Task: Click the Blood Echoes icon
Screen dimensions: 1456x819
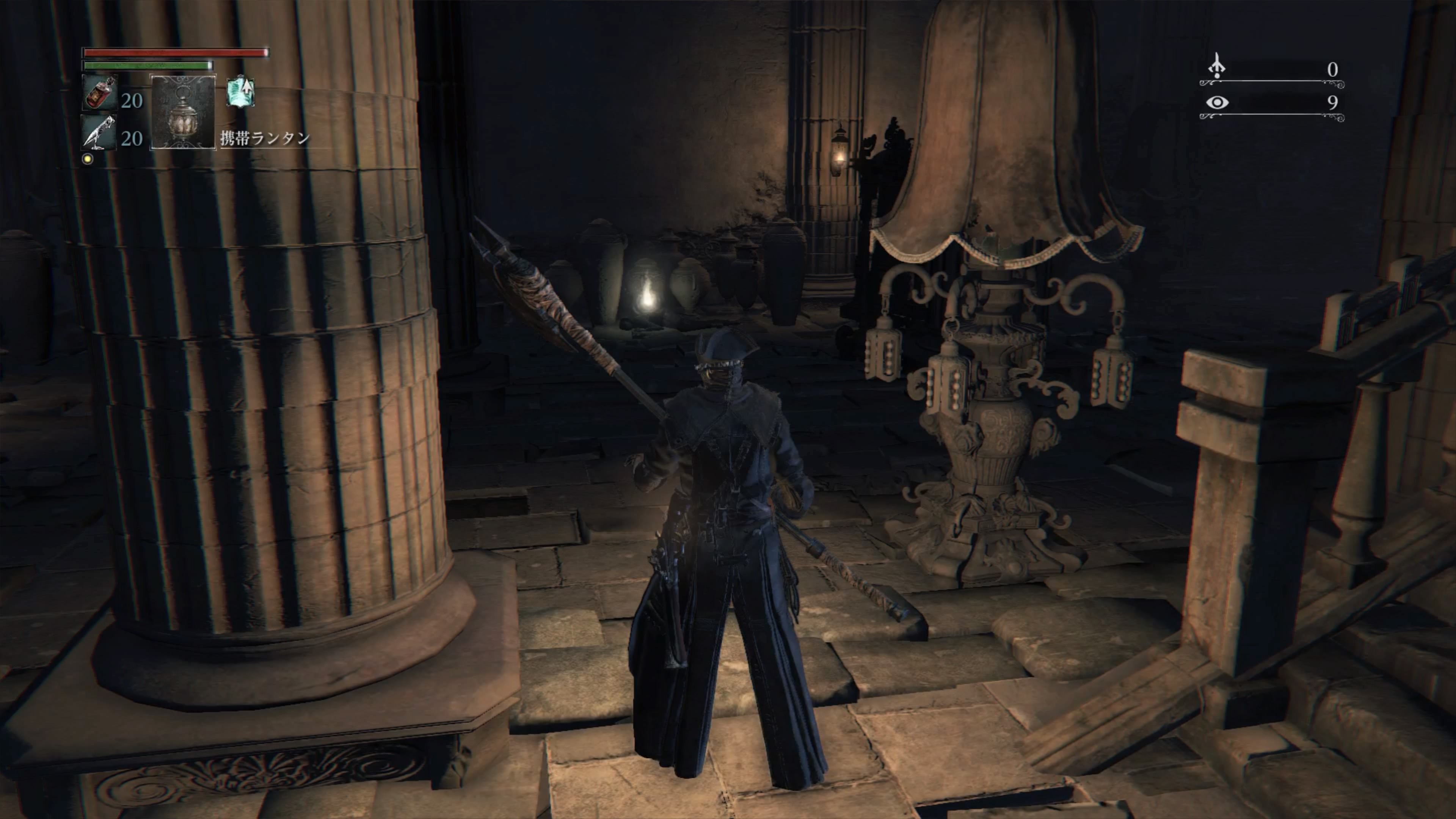Action: (1217, 67)
